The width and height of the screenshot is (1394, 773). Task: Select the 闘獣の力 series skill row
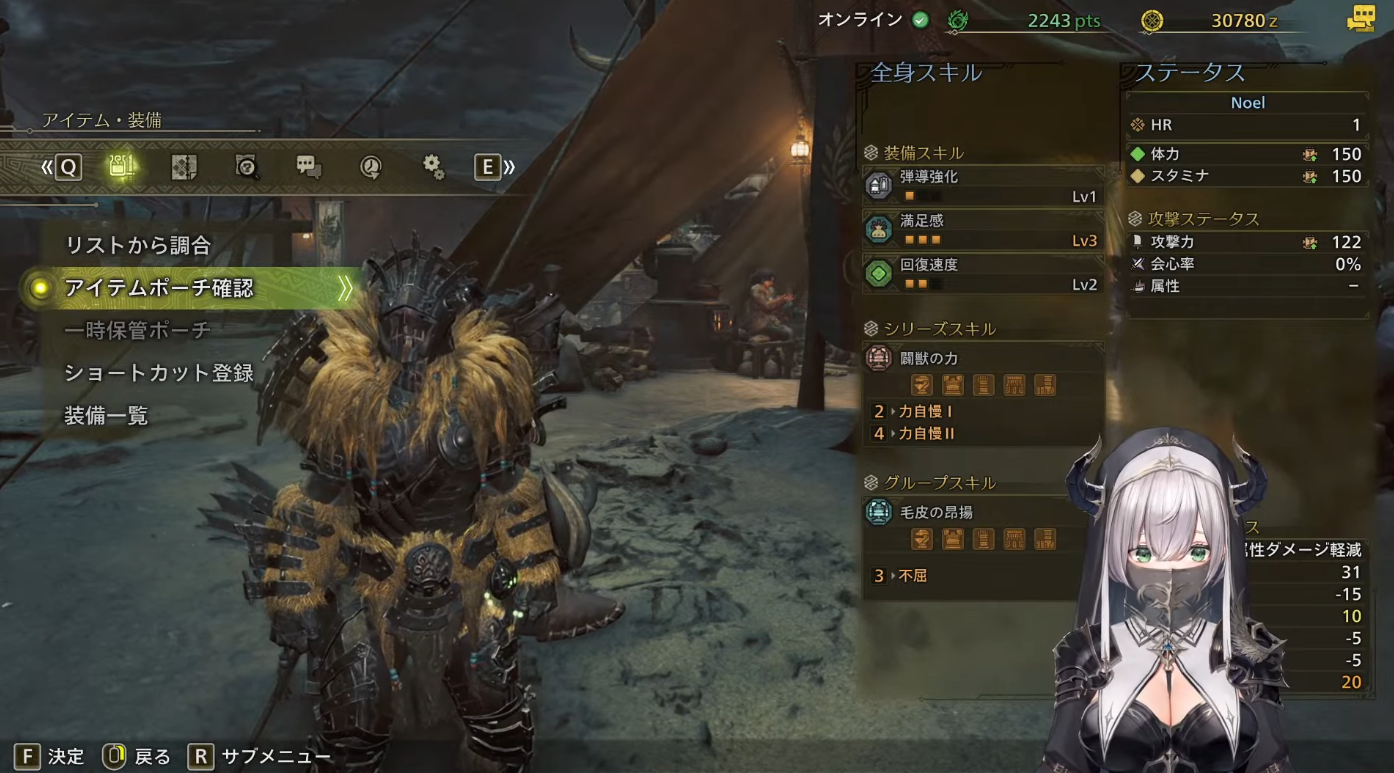coord(982,358)
